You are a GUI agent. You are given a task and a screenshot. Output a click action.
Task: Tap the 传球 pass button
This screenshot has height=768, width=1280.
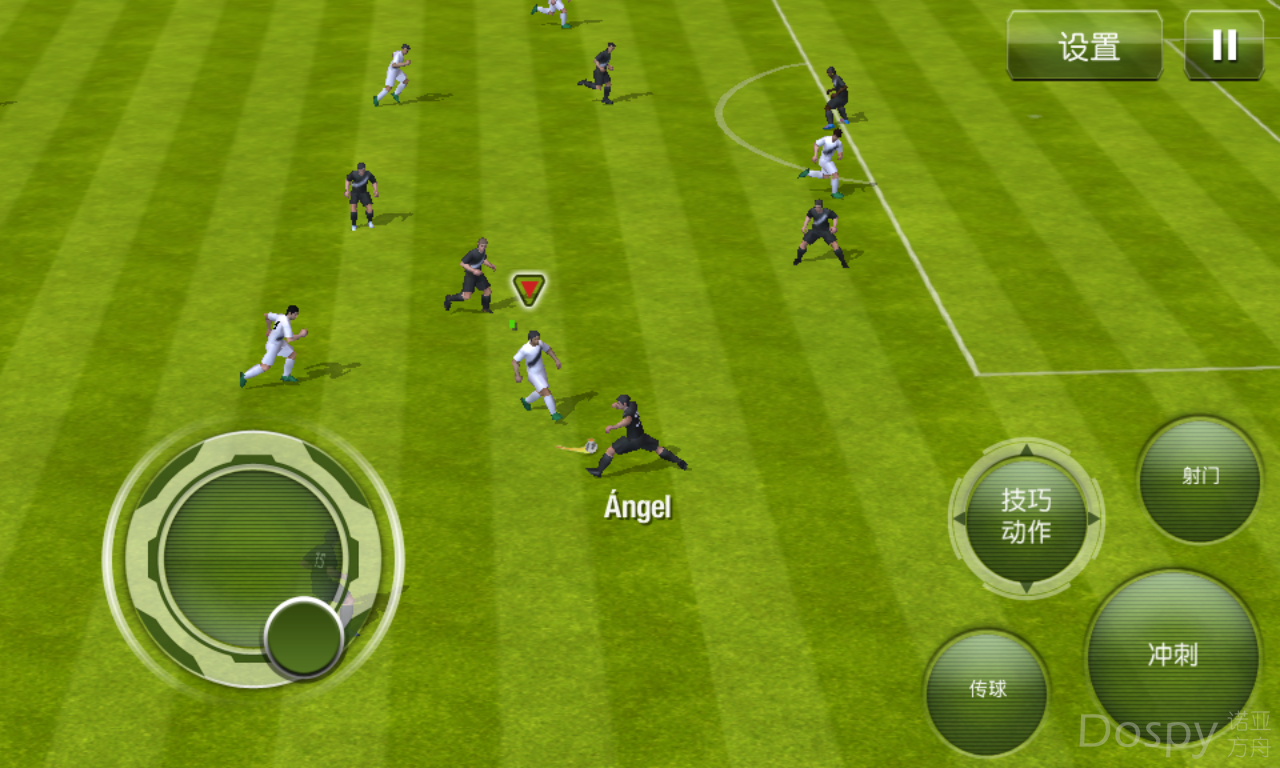coord(986,691)
